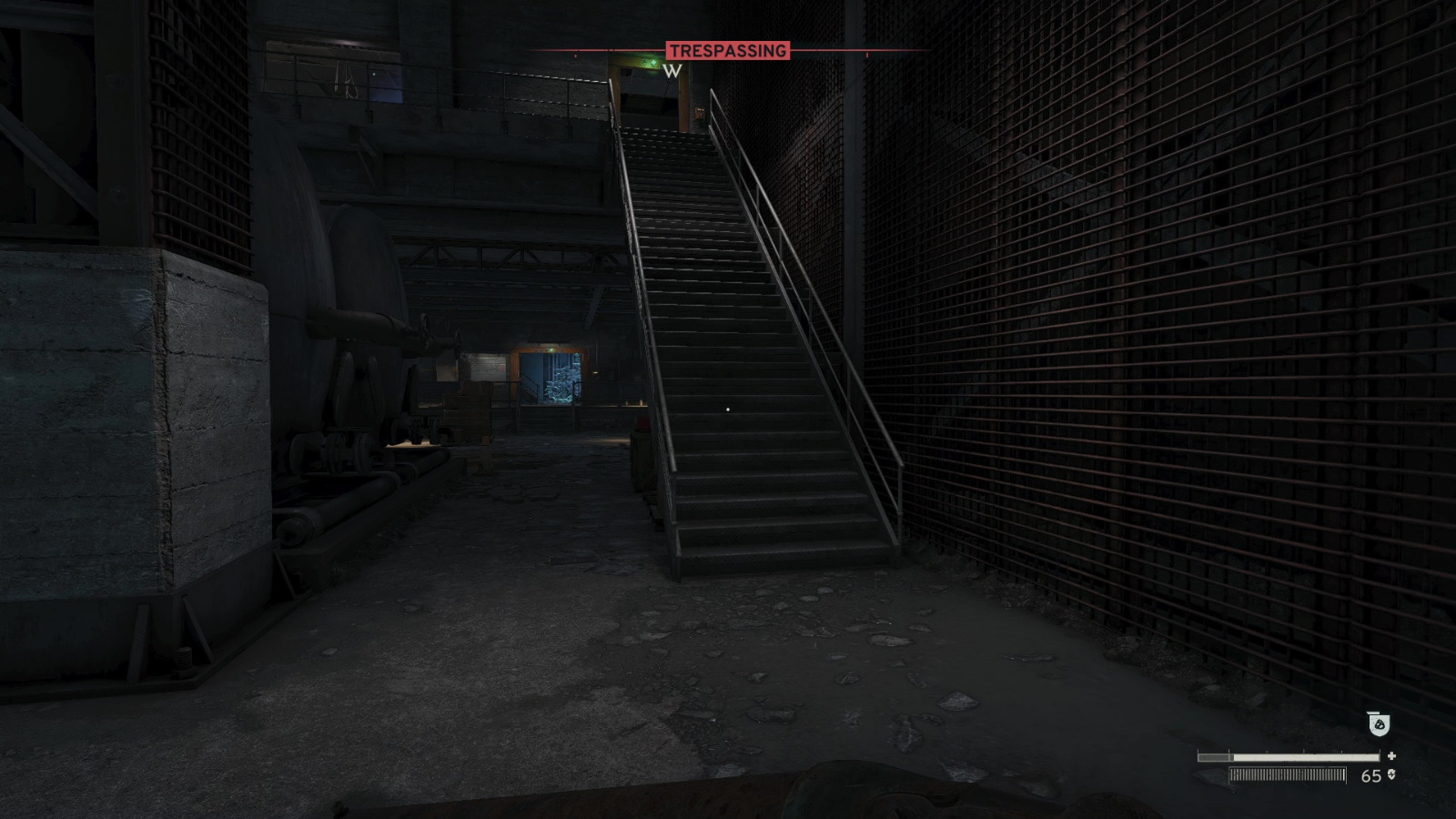Select the plus medkit icon beside the health bar
The width and height of the screenshot is (1456, 819).
(x=1392, y=756)
